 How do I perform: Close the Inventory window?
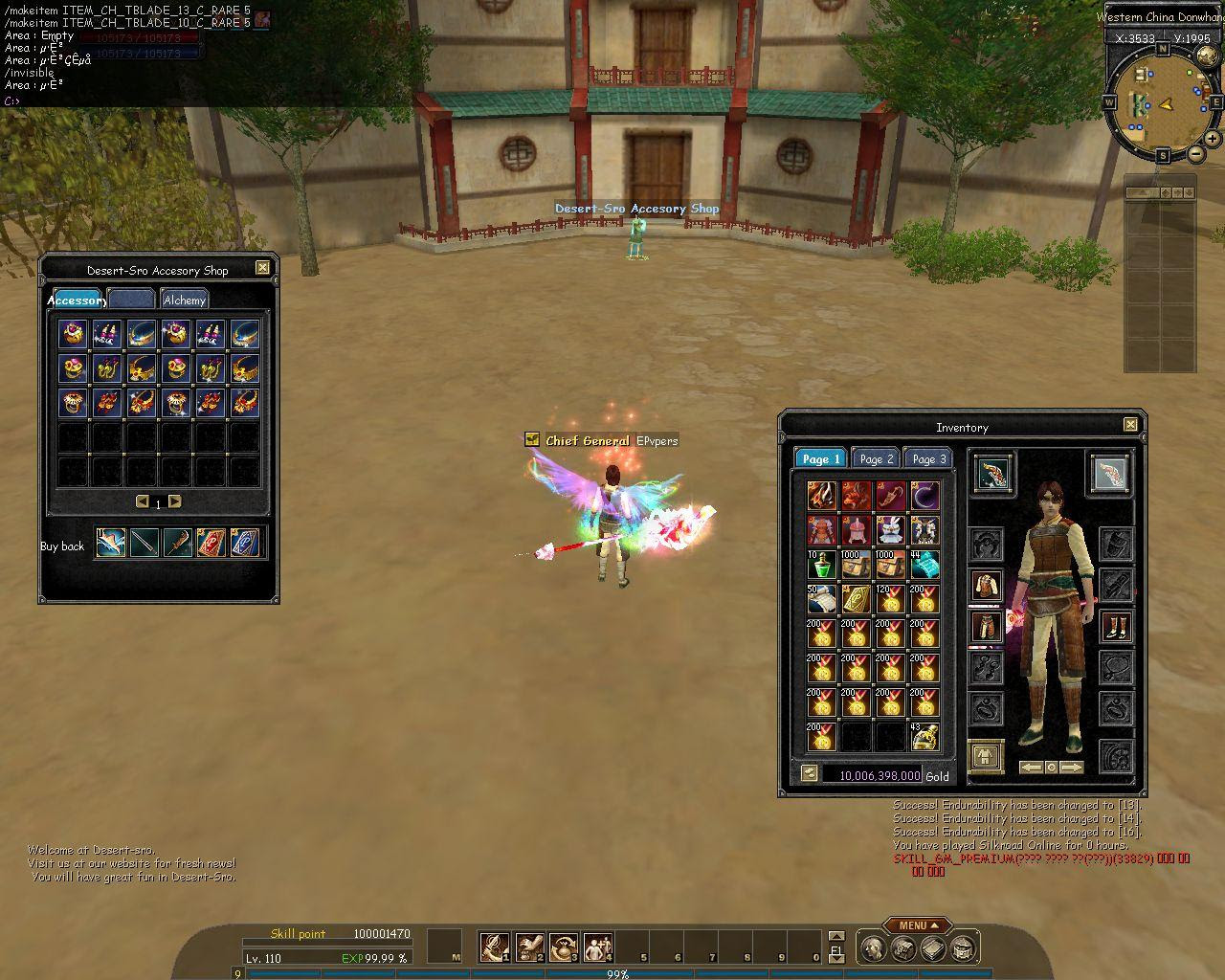pyautogui.click(x=1130, y=425)
